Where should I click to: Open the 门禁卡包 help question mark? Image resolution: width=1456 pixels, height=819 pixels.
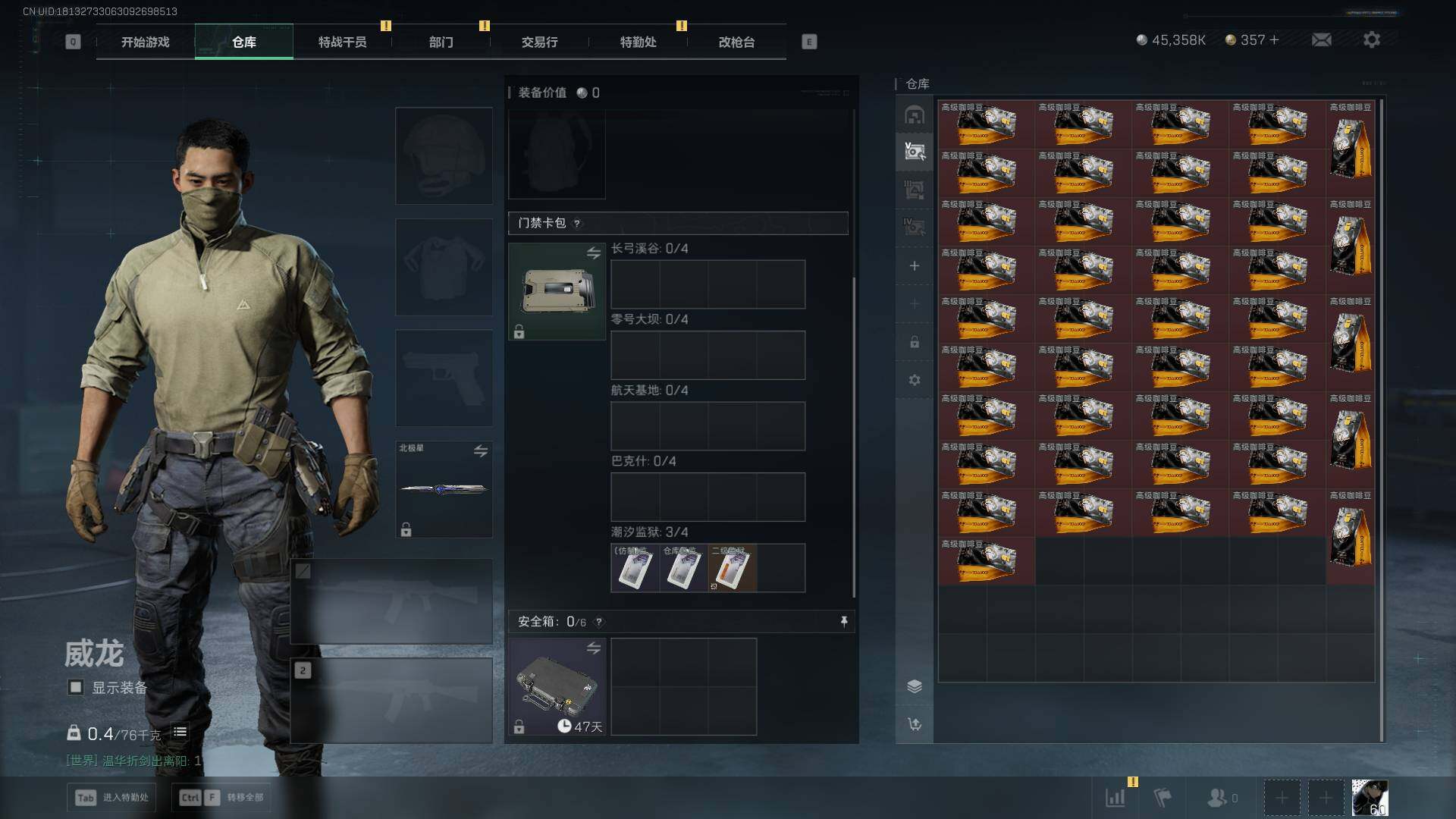click(x=577, y=224)
